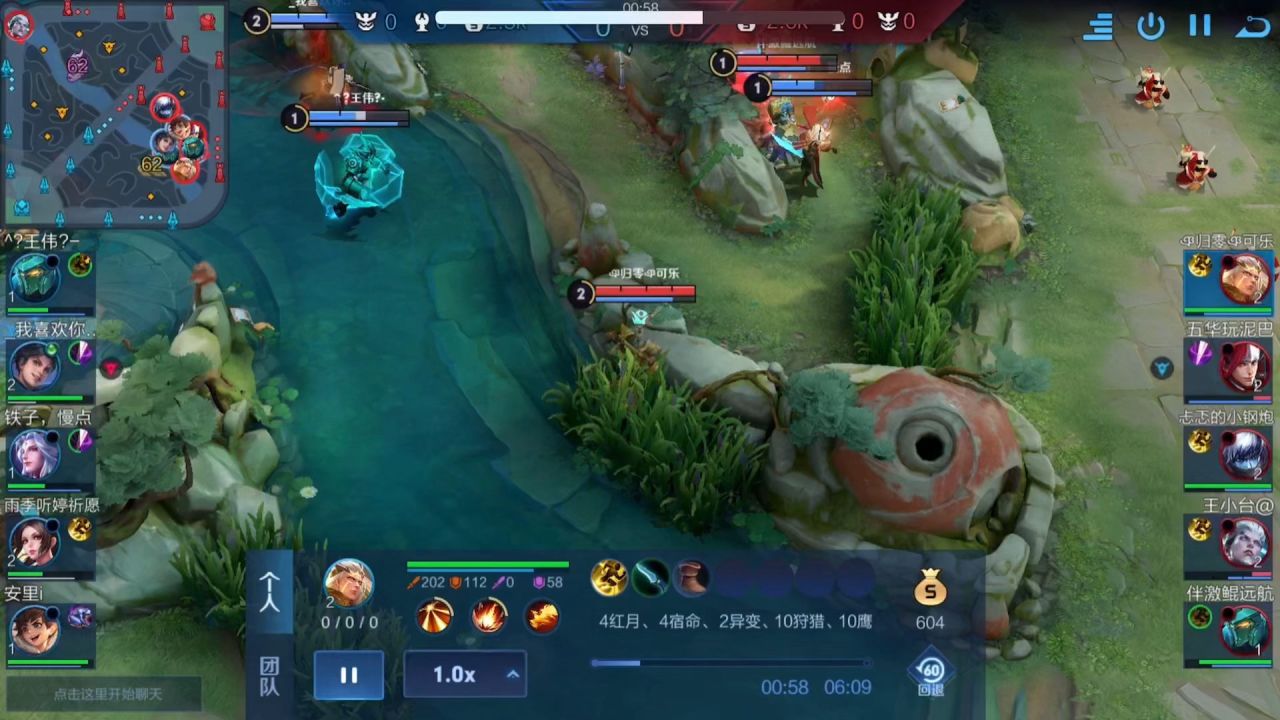The width and height of the screenshot is (1280, 720).
Task: Toggle the top-right pause icon
Action: 1200,26
